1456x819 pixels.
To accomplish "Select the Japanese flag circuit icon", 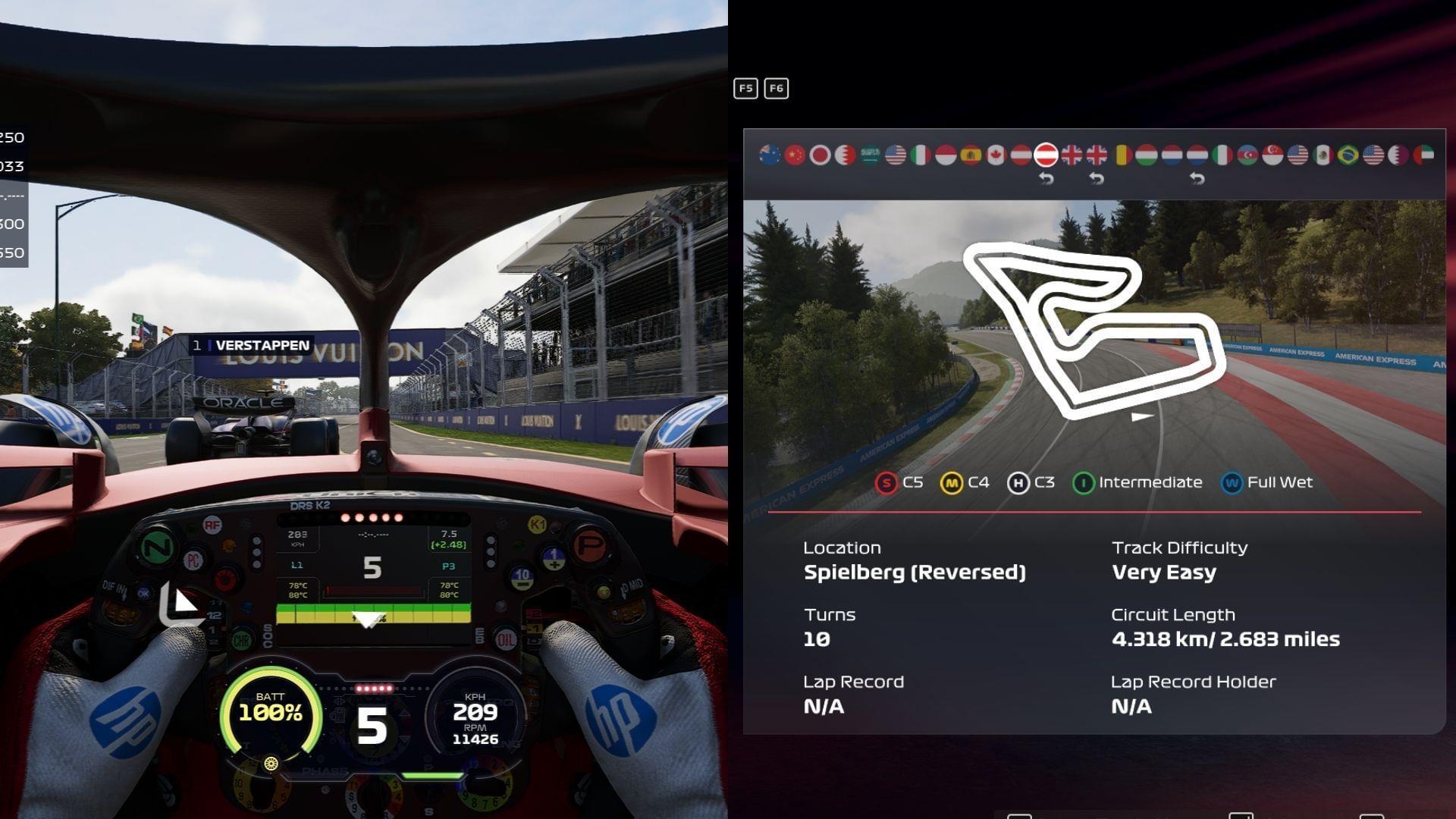I will click(821, 154).
